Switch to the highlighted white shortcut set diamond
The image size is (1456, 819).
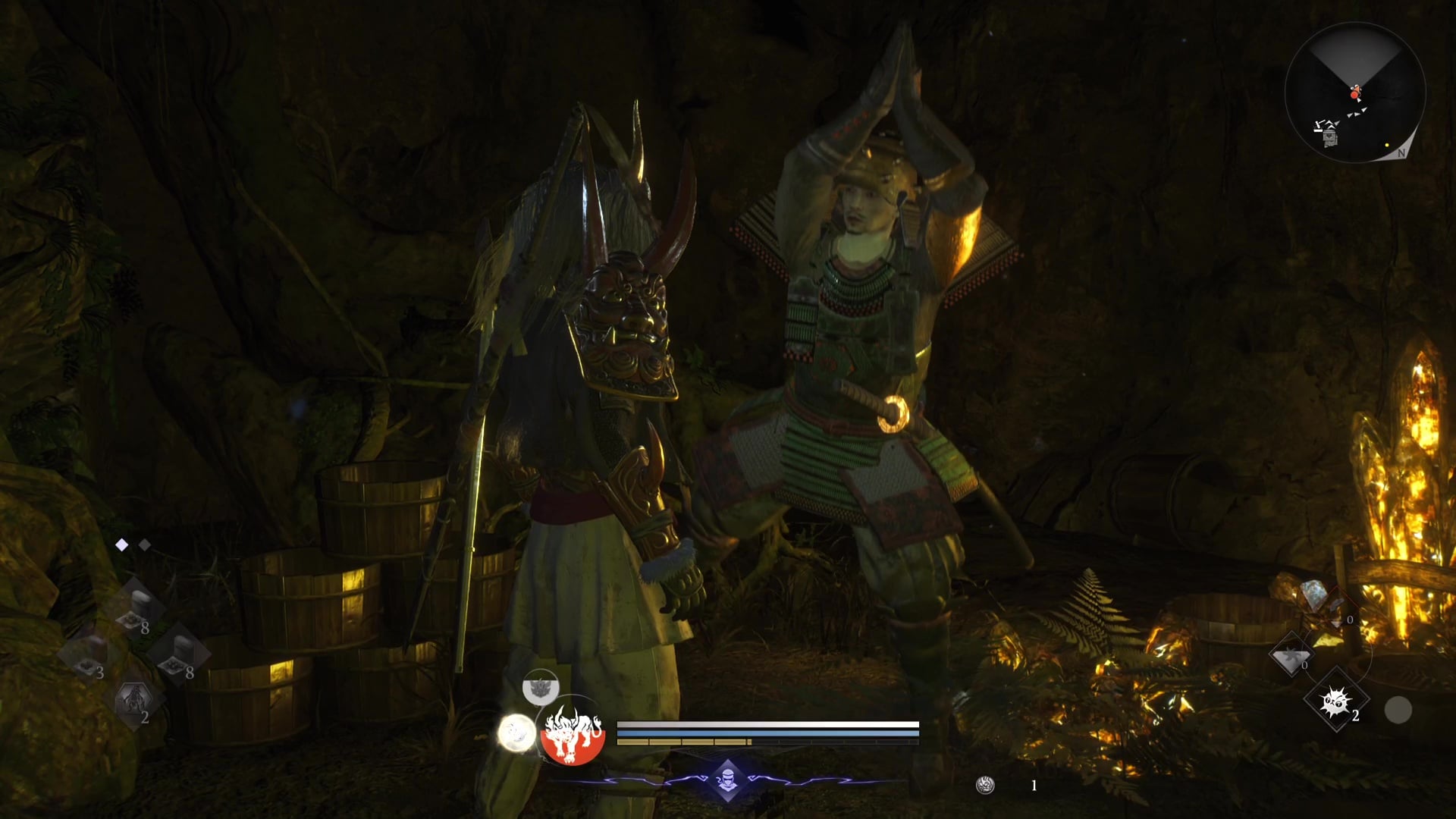(x=121, y=544)
